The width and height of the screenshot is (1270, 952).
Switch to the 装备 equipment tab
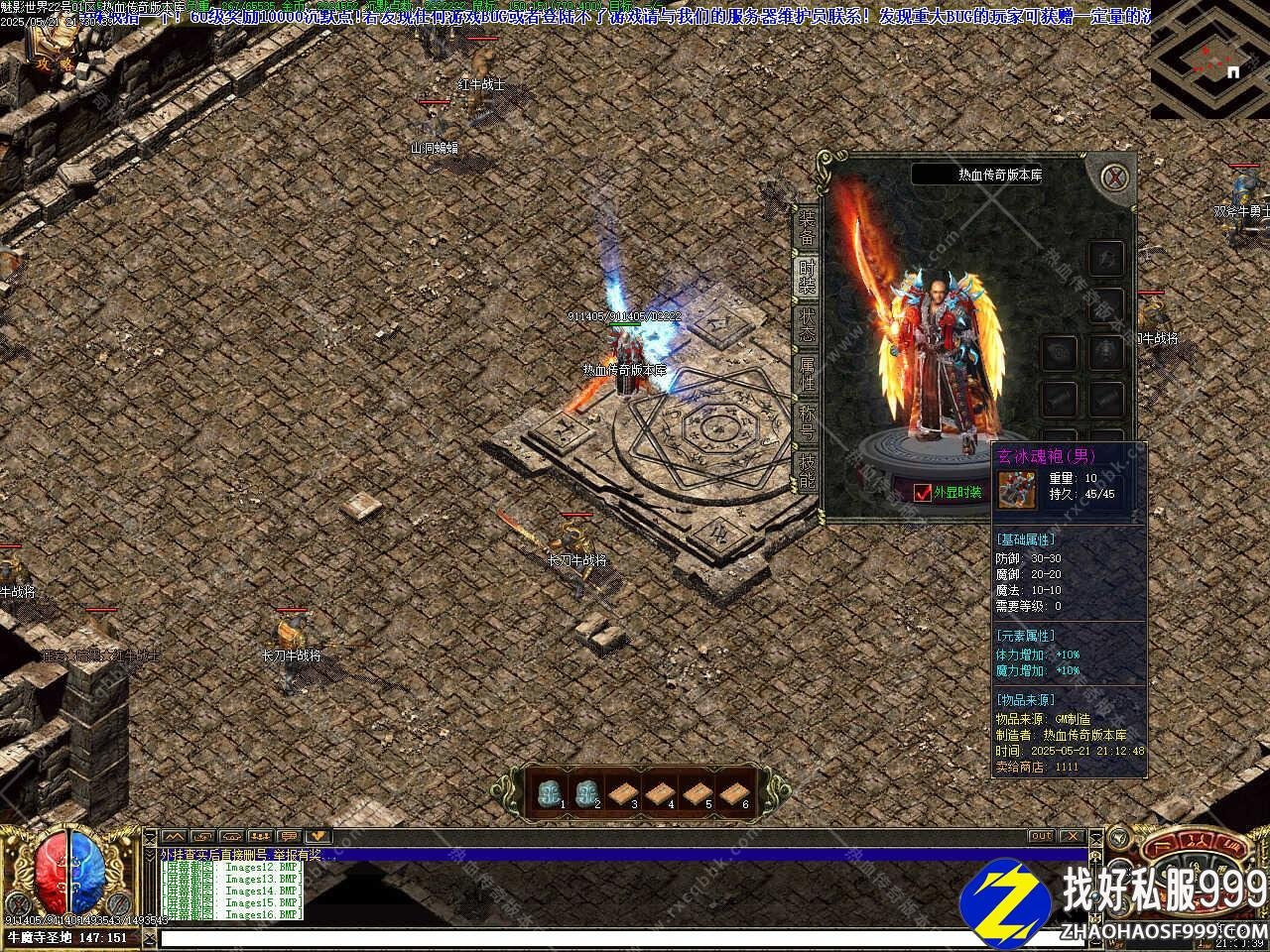click(x=807, y=230)
